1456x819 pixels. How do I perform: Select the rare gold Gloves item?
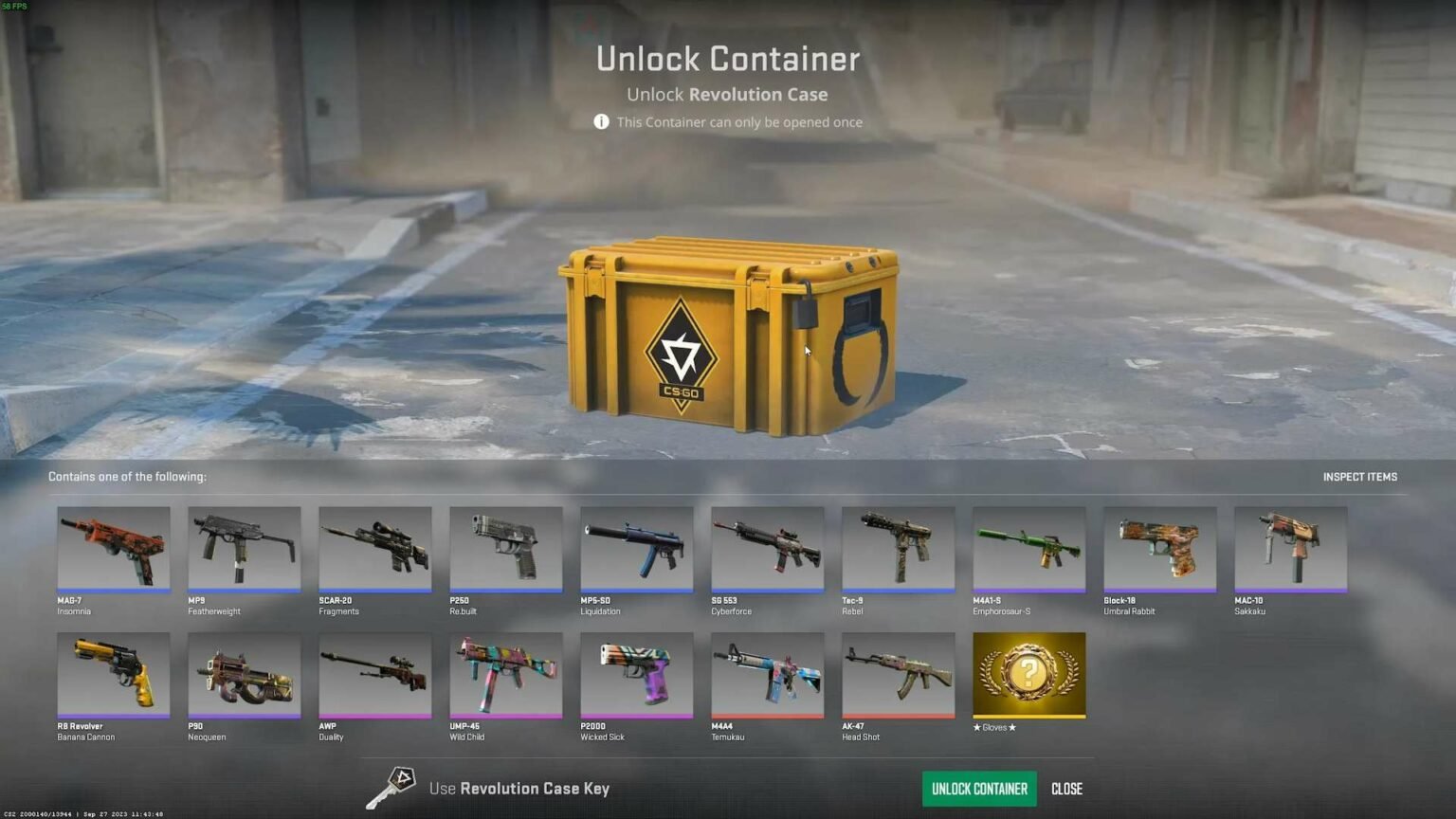click(1028, 675)
